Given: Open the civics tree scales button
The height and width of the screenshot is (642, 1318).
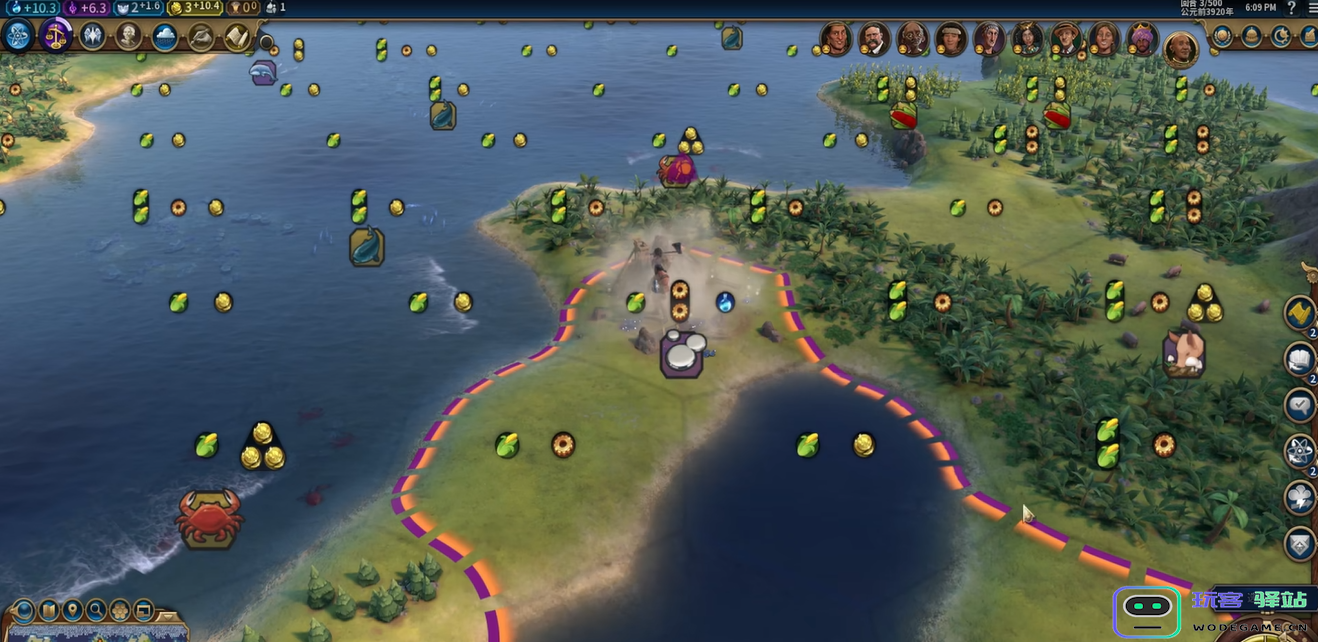Looking at the screenshot, I should pos(55,36).
